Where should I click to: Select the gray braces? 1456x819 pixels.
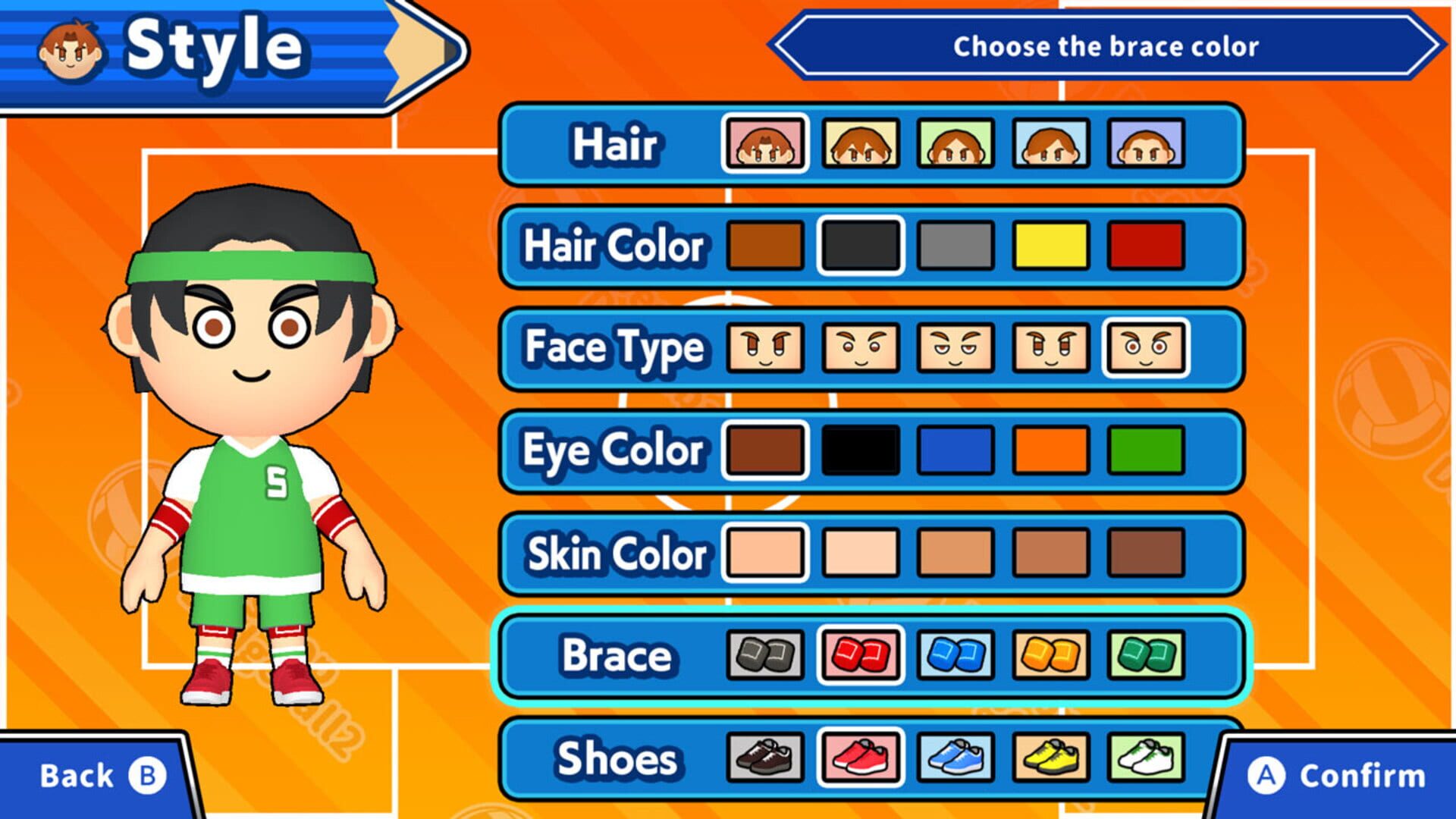point(766,656)
